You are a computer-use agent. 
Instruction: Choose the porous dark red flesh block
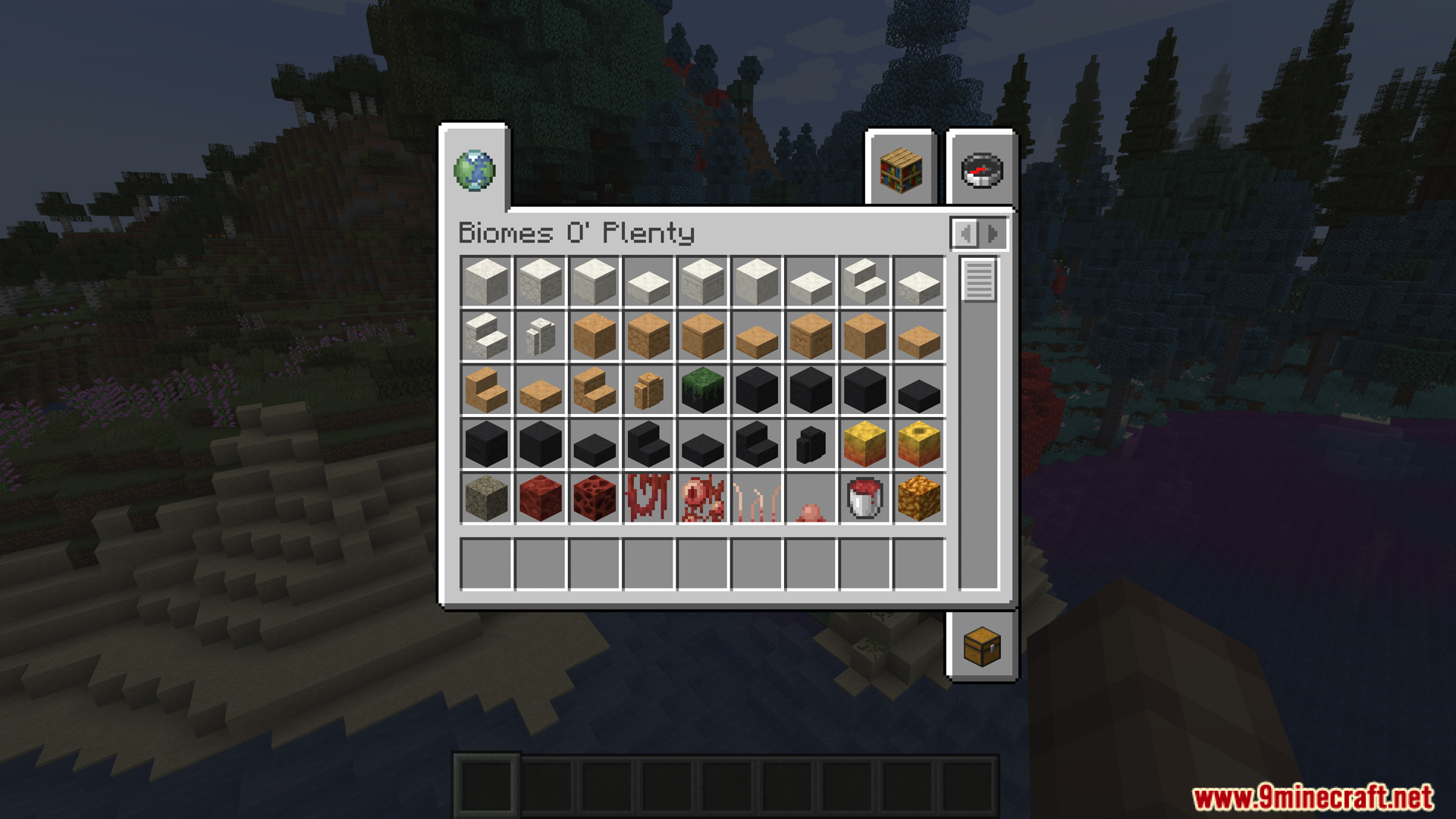[x=595, y=498]
